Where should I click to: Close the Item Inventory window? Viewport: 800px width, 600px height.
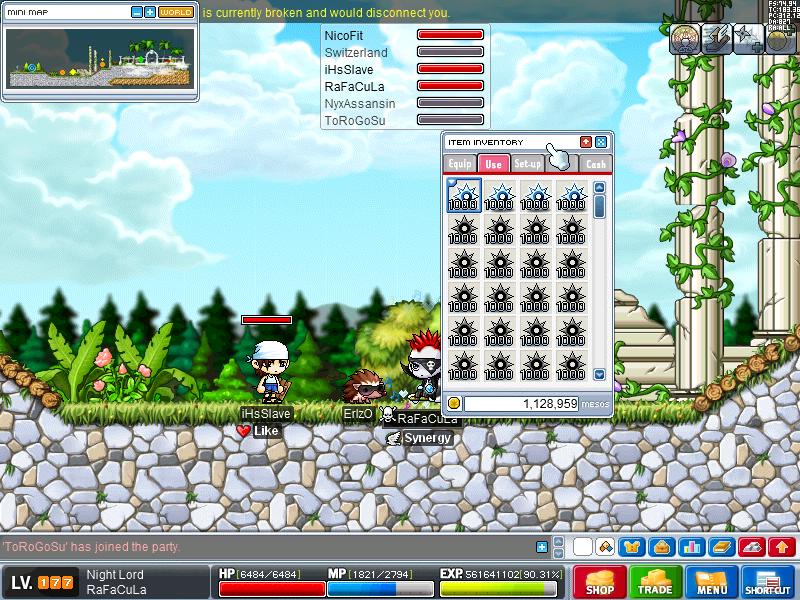[601, 142]
